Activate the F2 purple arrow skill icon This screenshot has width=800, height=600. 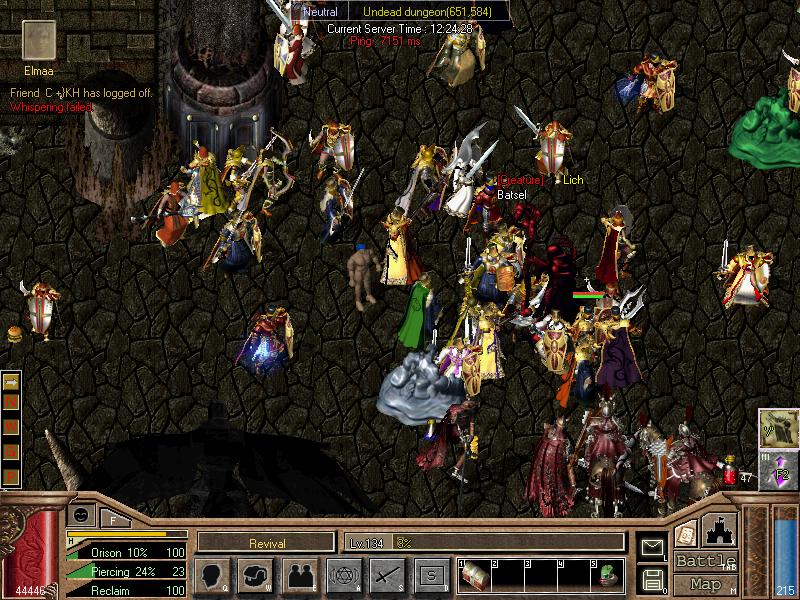pyautogui.click(x=777, y=470)
